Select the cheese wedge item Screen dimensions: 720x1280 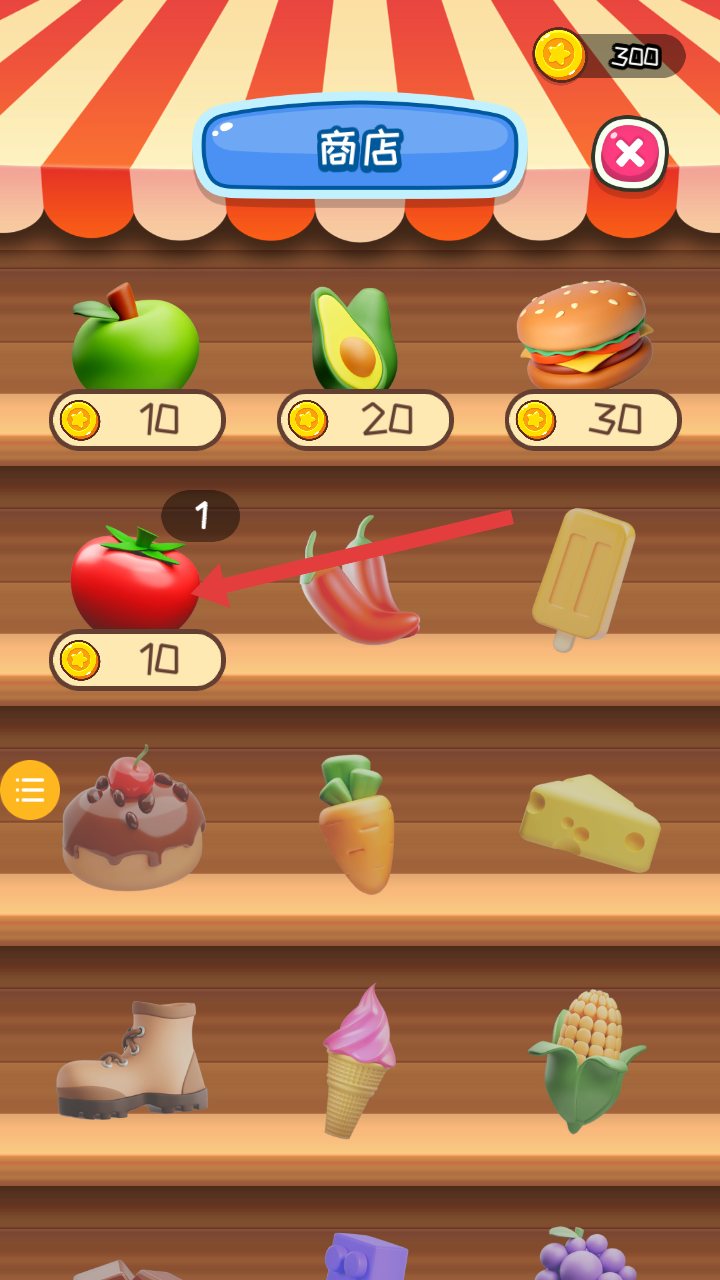590,822
